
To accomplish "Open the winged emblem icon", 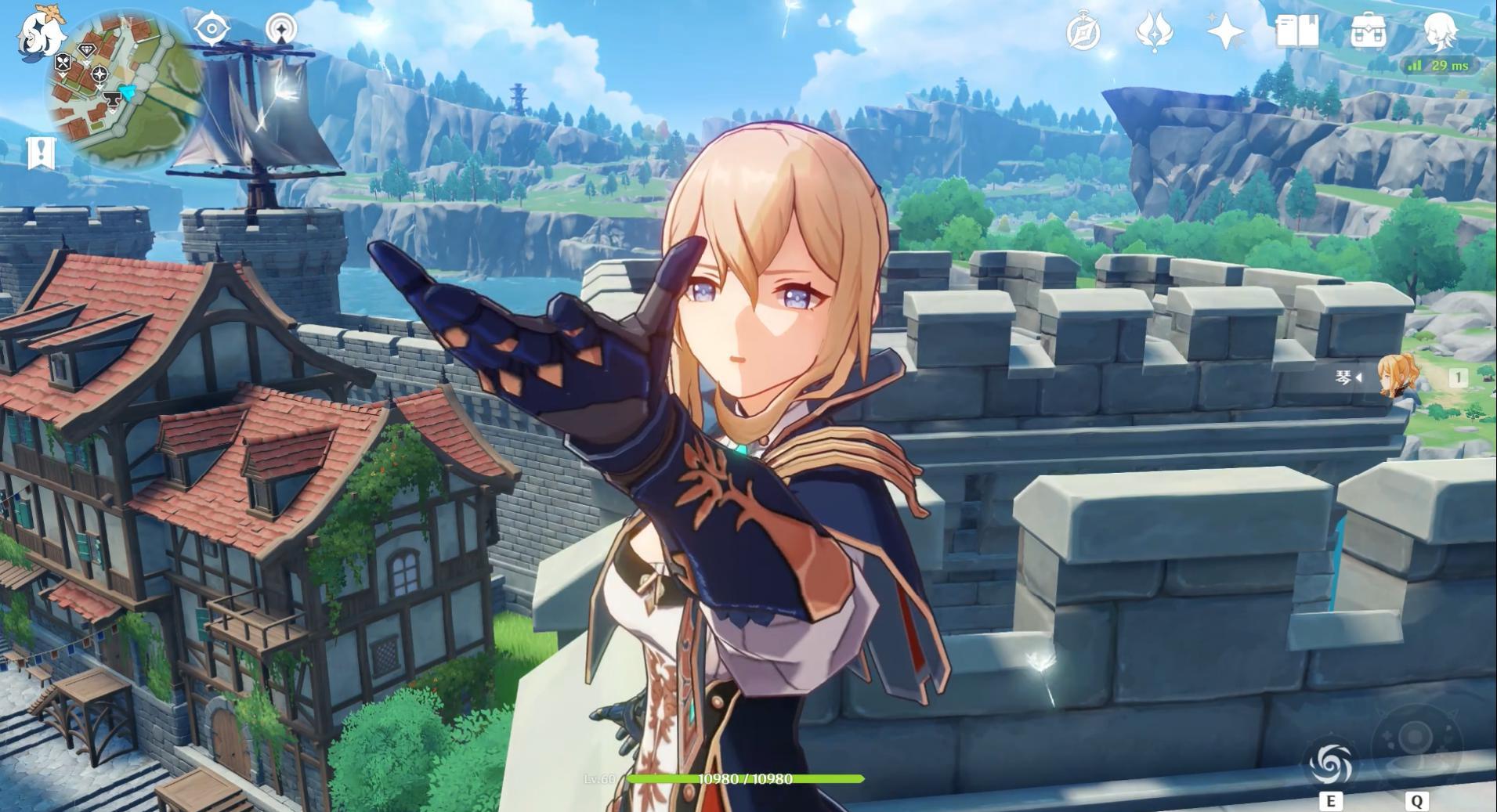I will click(x=1154, y=33).
